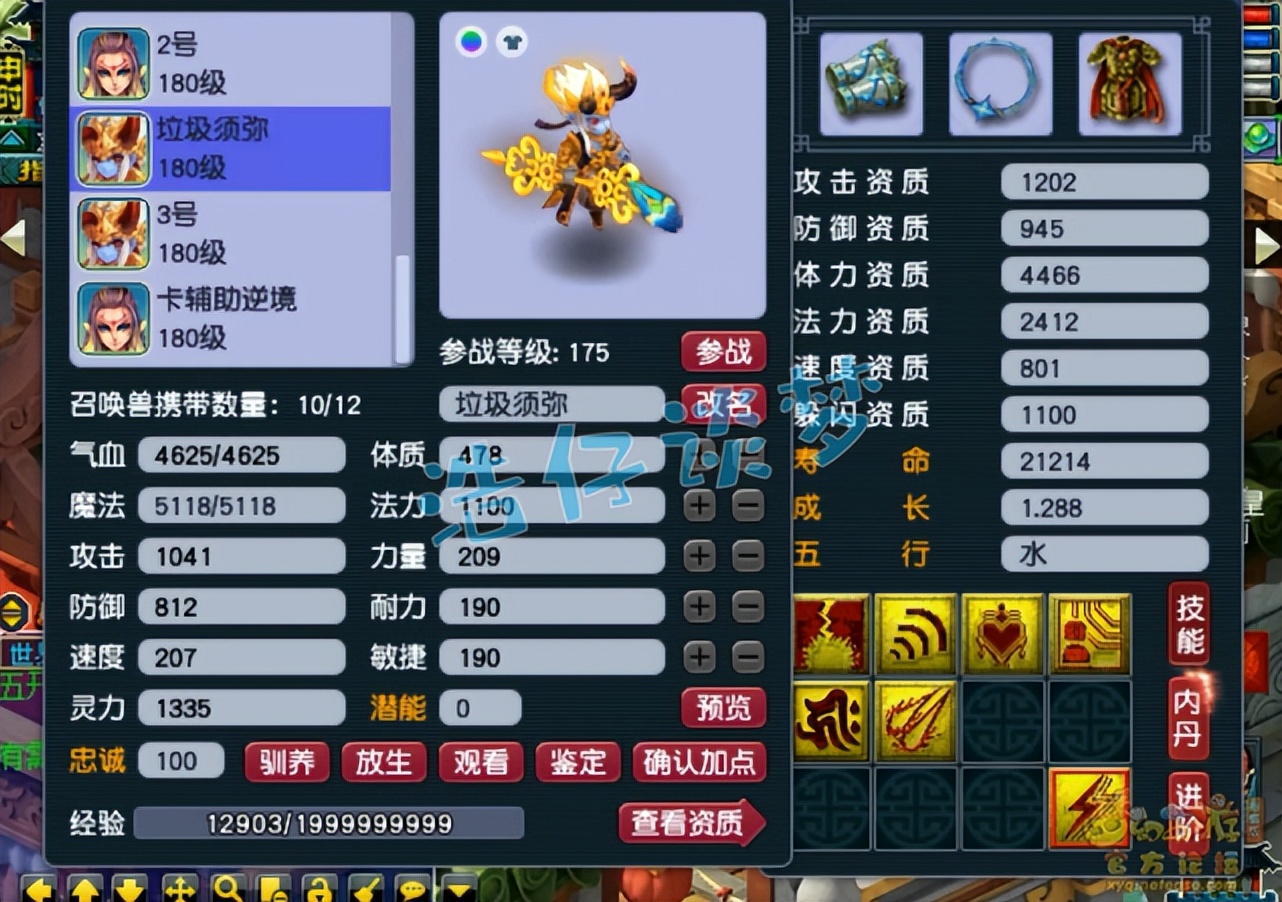Click the magnifier zoom icon on bottom toolbar

point(225,888)
